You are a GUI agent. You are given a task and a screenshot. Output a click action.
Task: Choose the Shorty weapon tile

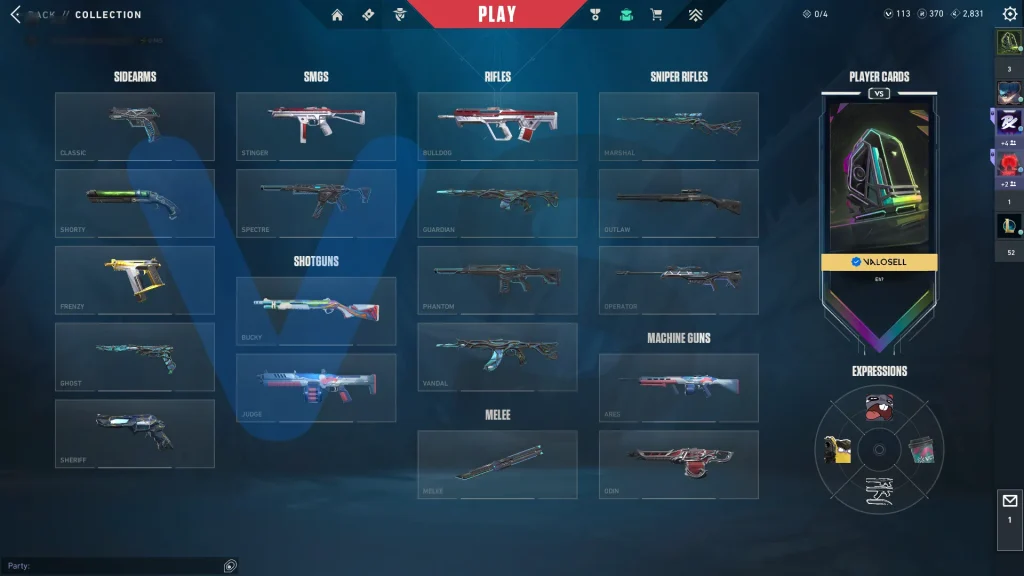[135, 203]
